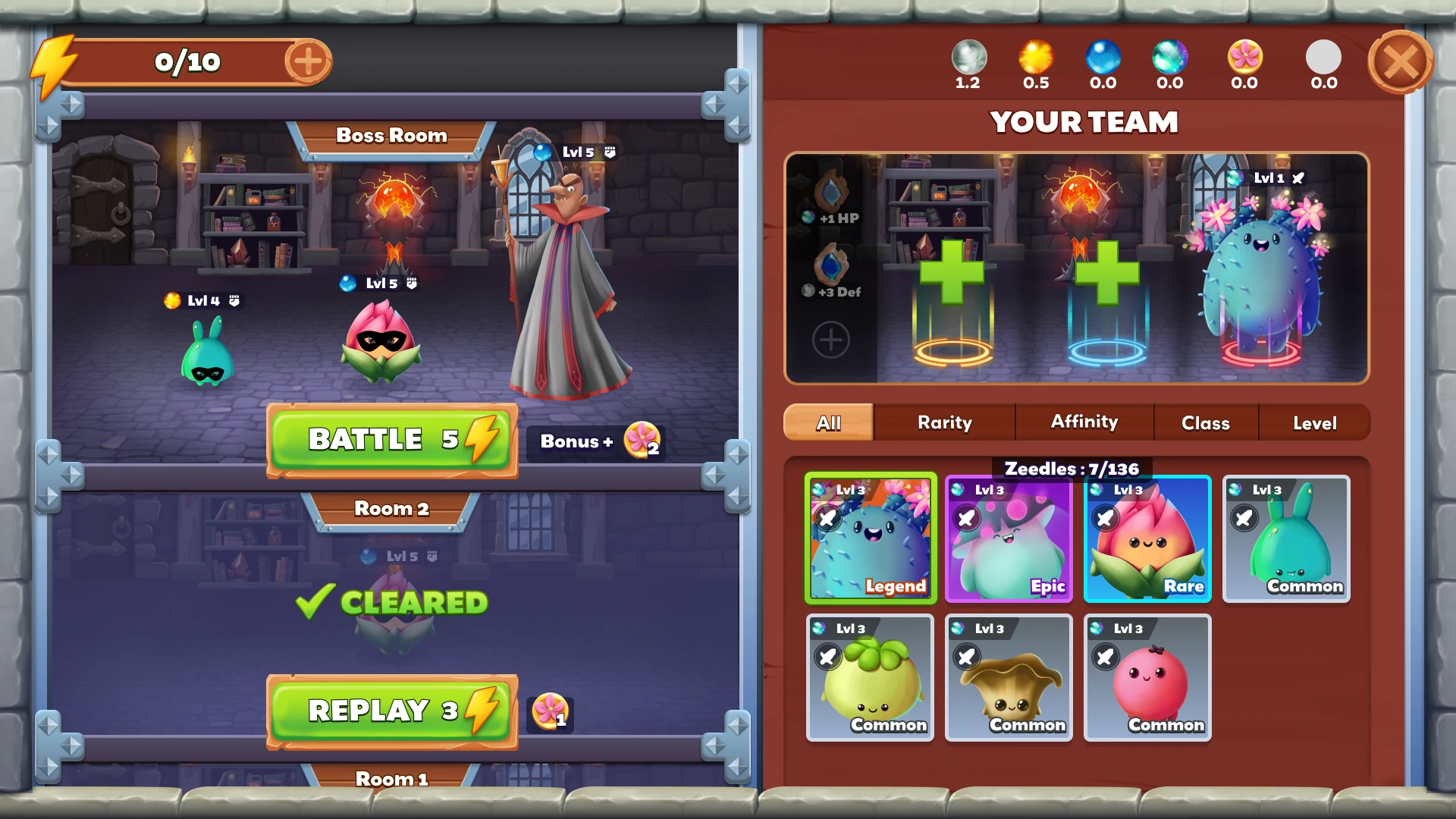Add more energy with the plus button
This screenshot has width=1456, height=819.
[308, 61]
